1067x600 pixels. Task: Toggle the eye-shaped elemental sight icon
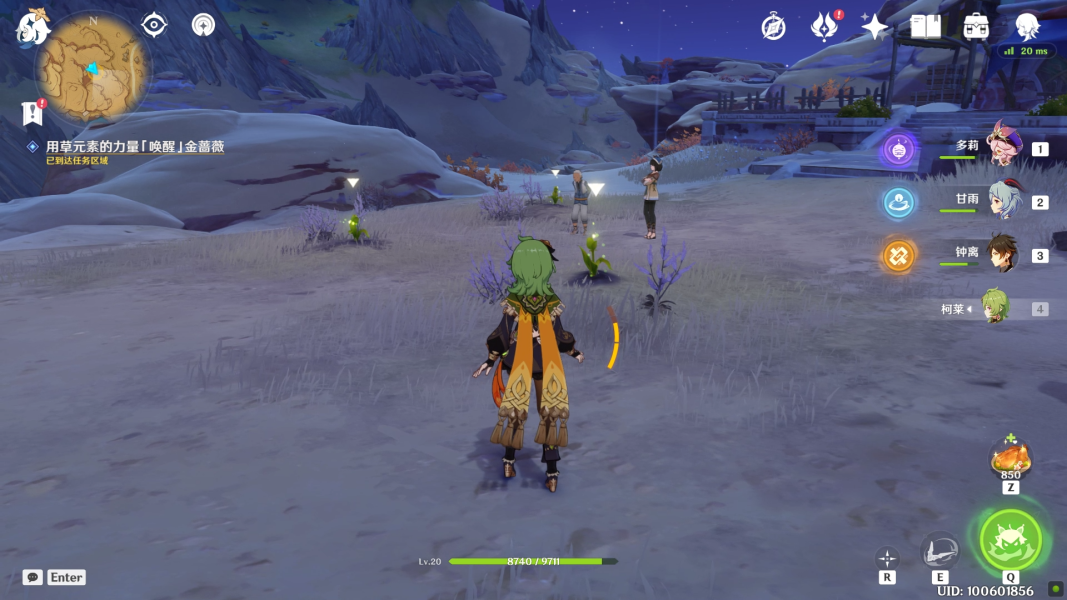[x=154, y=25]
